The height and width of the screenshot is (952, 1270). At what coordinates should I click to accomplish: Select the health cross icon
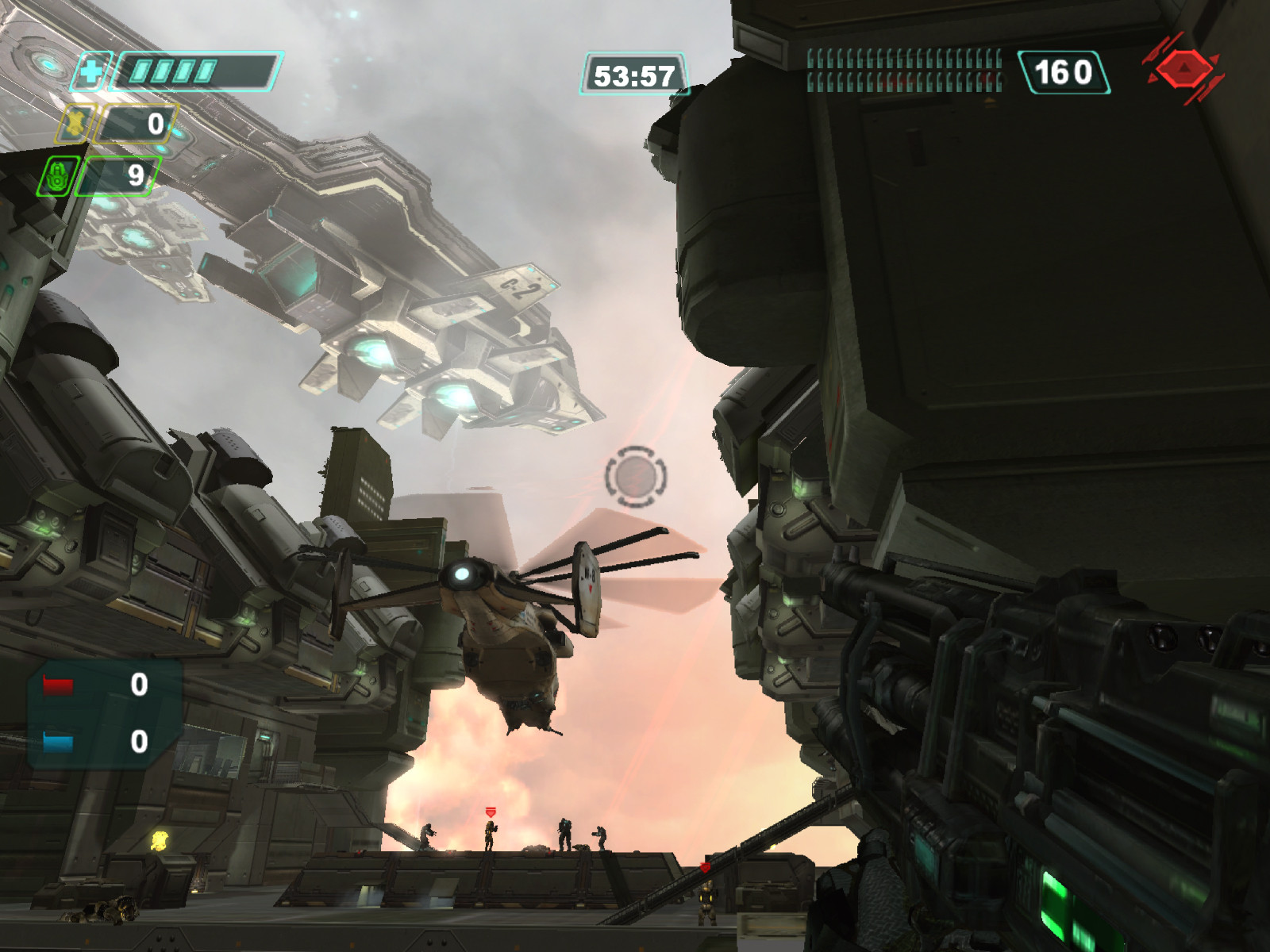(92, 73)
